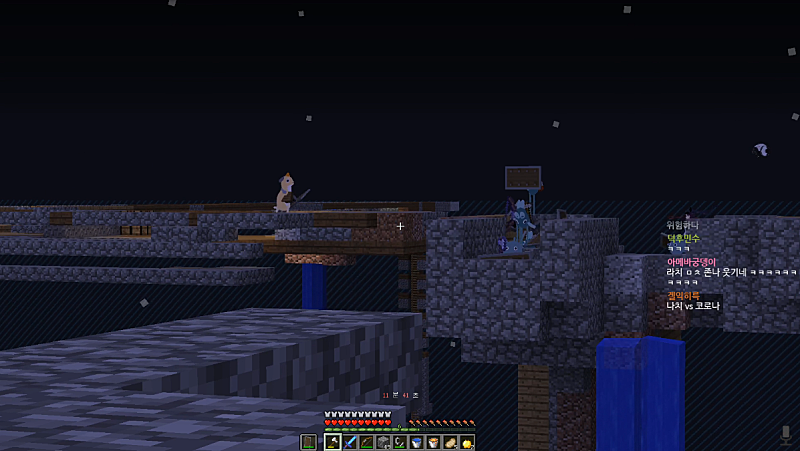
Task: Toggle the microphone icon
Action: (x=786, y=434)
